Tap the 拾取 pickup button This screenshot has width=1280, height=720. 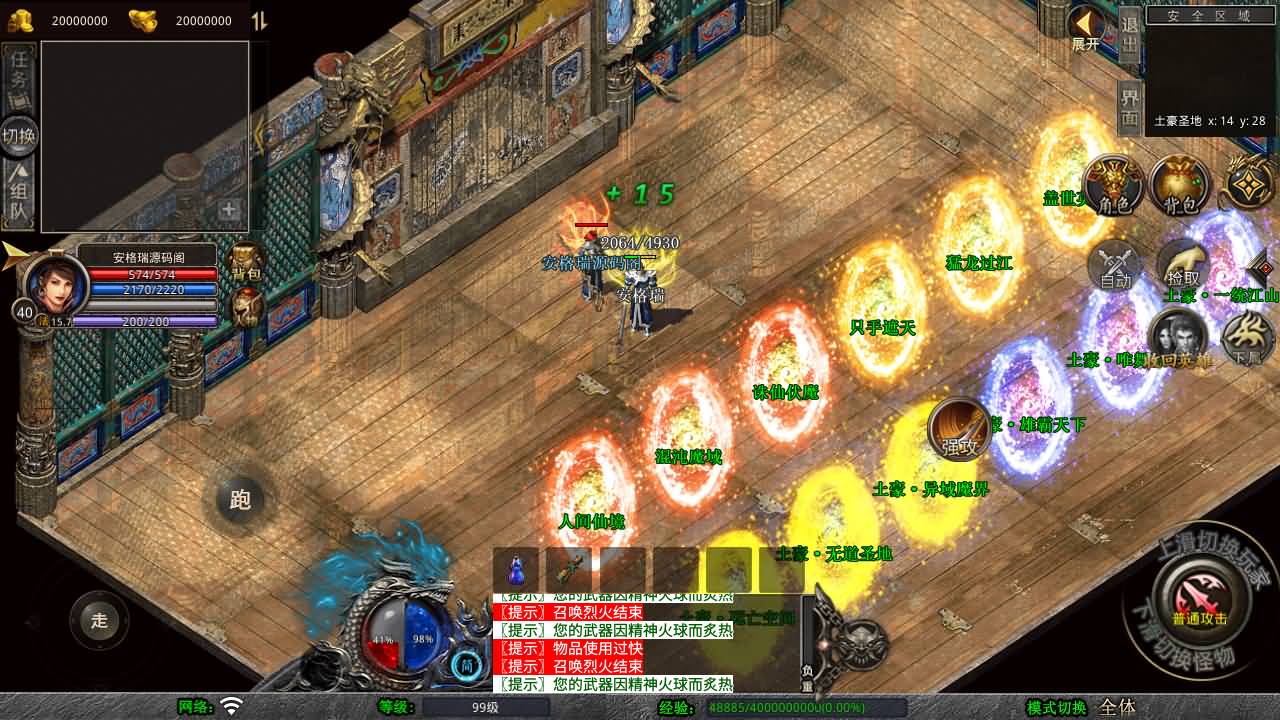point(1183,264)
